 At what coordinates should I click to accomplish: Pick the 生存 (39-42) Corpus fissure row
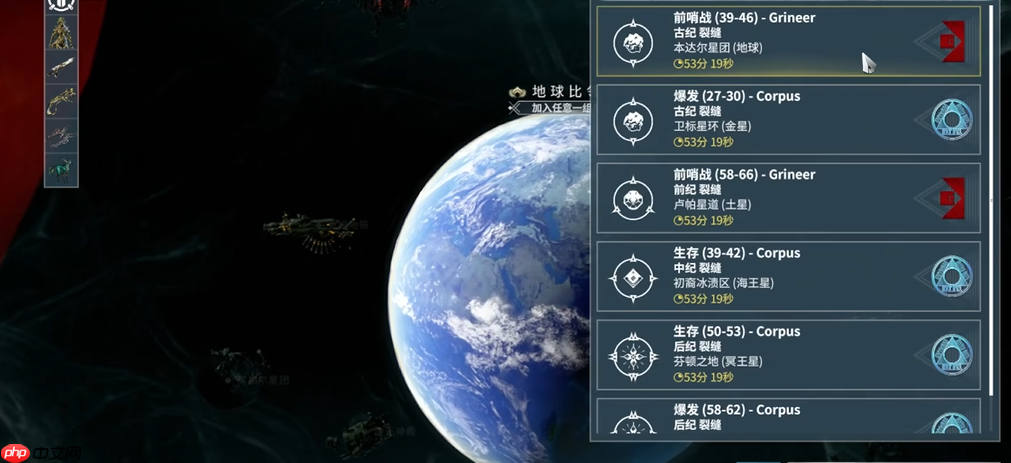[788, 276]
